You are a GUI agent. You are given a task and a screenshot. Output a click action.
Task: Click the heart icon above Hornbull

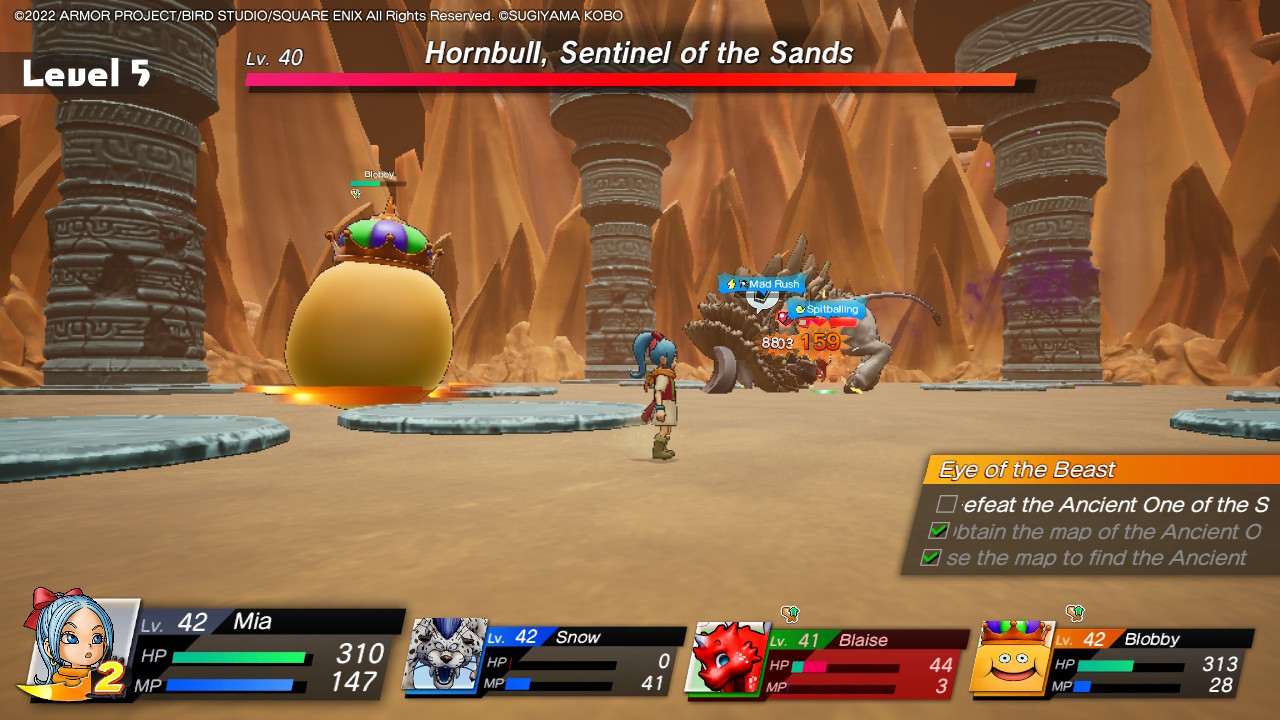[x=783, y=318]
